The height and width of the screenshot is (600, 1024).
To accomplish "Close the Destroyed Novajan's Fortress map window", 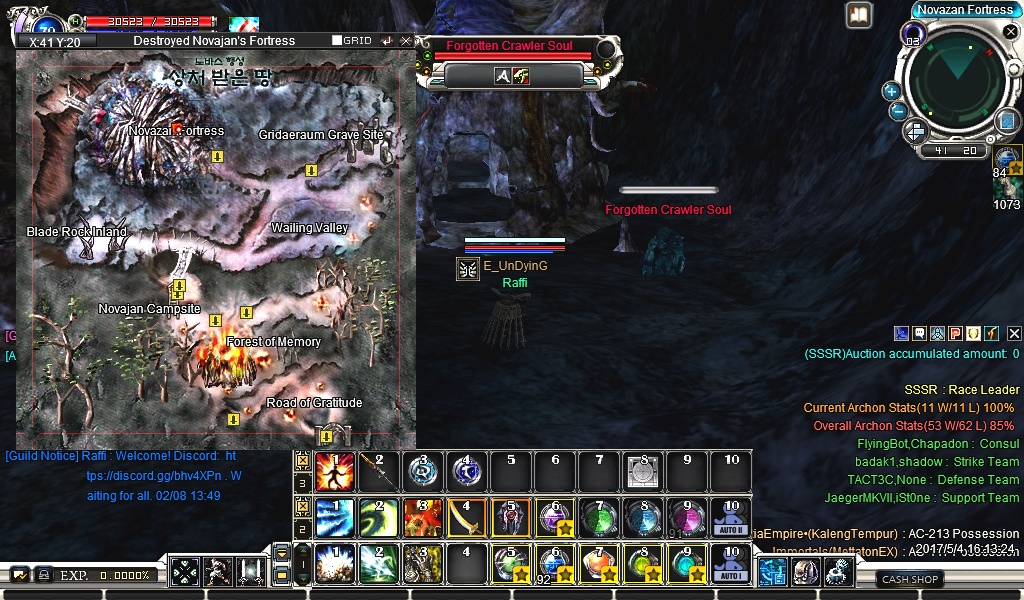I will coord(406,41).
